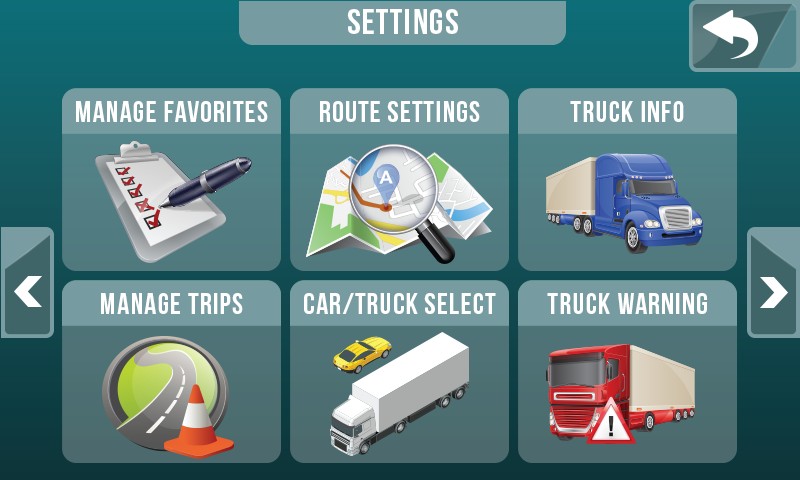Select the Truck Warning tile
800x480 pixels.
click(x=627, y=372)
